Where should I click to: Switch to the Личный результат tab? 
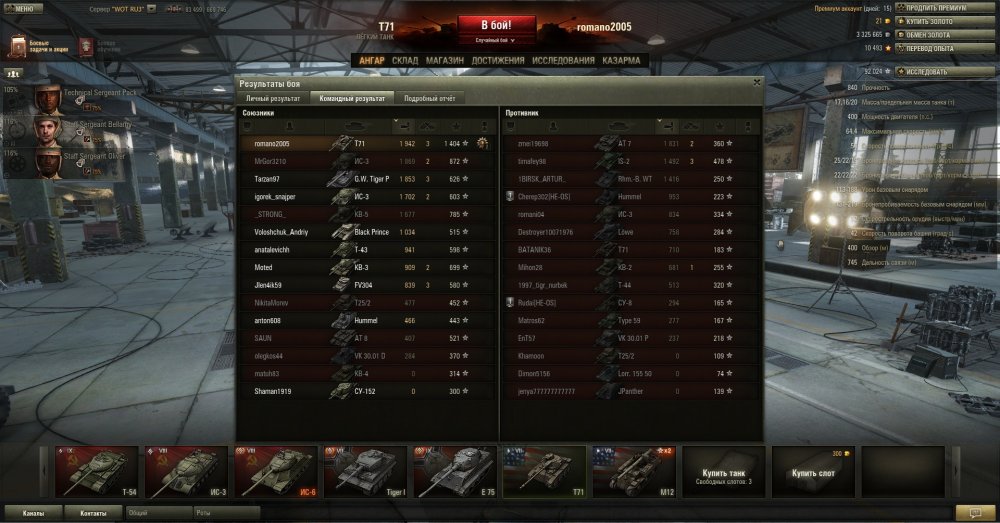coord(272,99)
